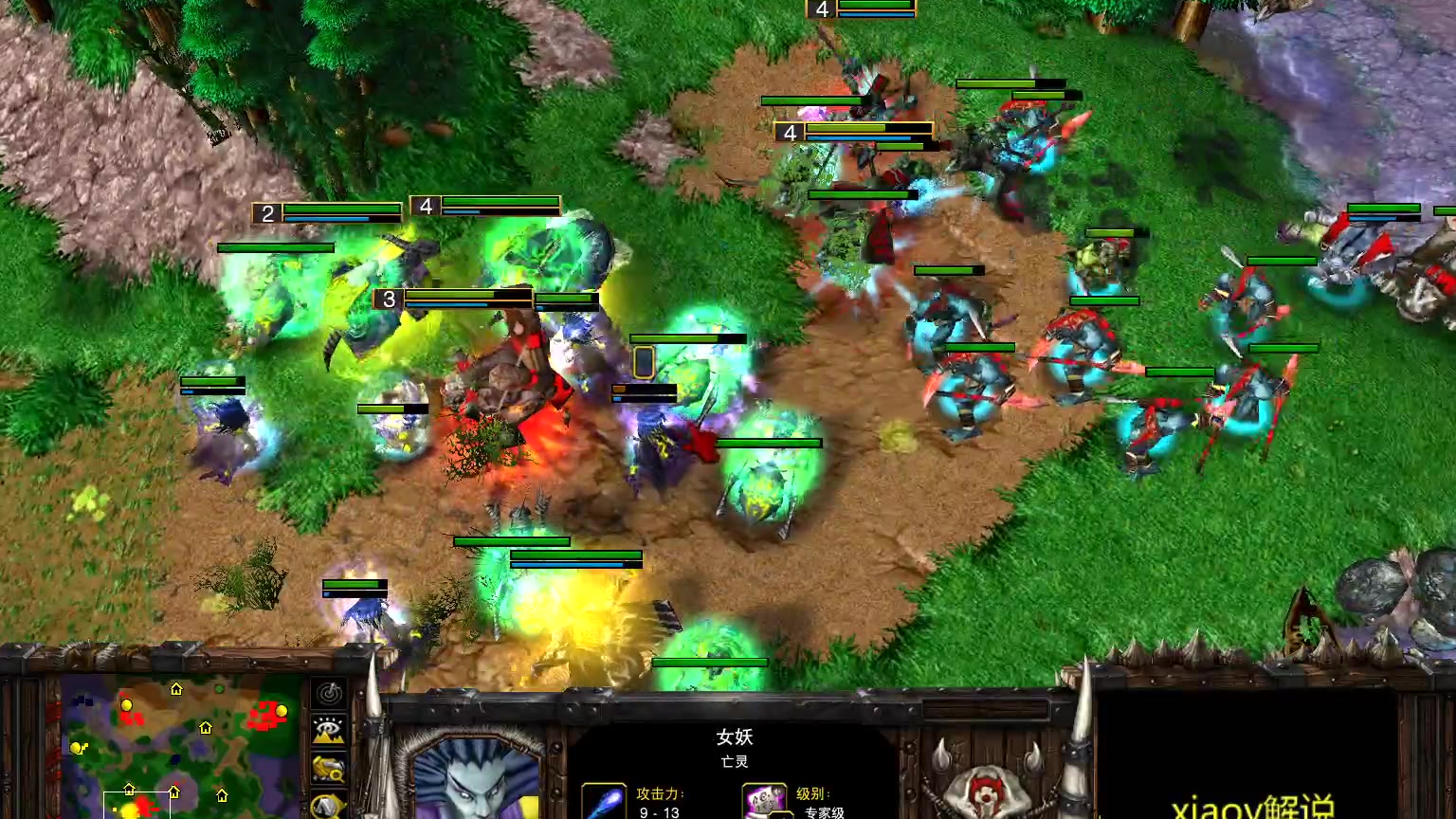The width and height of the screenshot is (1456, 819).
Task: Toggle minimap terrain display with the eye icon
Action: pyautogui.click(x=329, y=730)
